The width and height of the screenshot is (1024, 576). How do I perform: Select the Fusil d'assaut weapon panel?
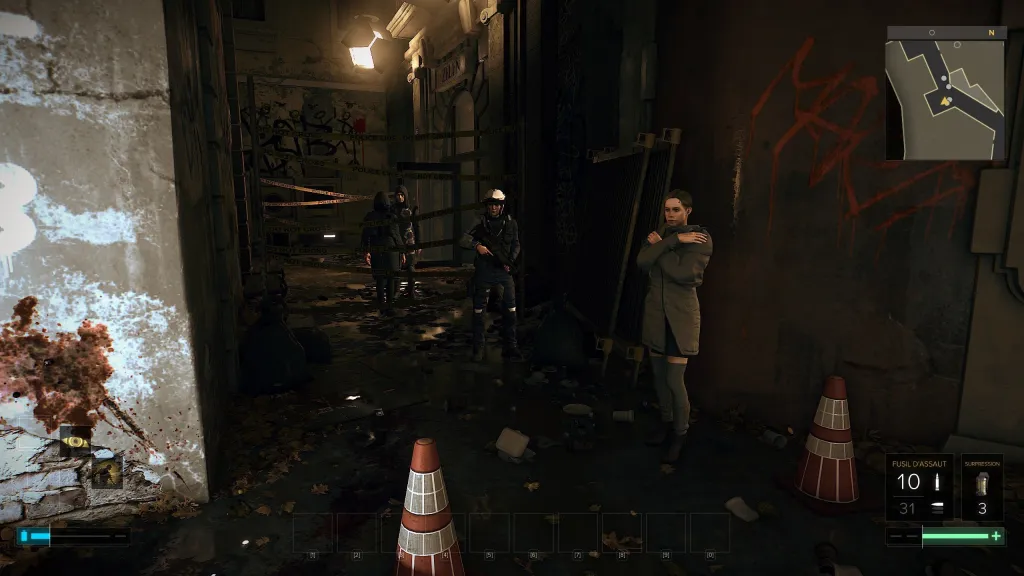pyautogui.click(x=920, y=488)
